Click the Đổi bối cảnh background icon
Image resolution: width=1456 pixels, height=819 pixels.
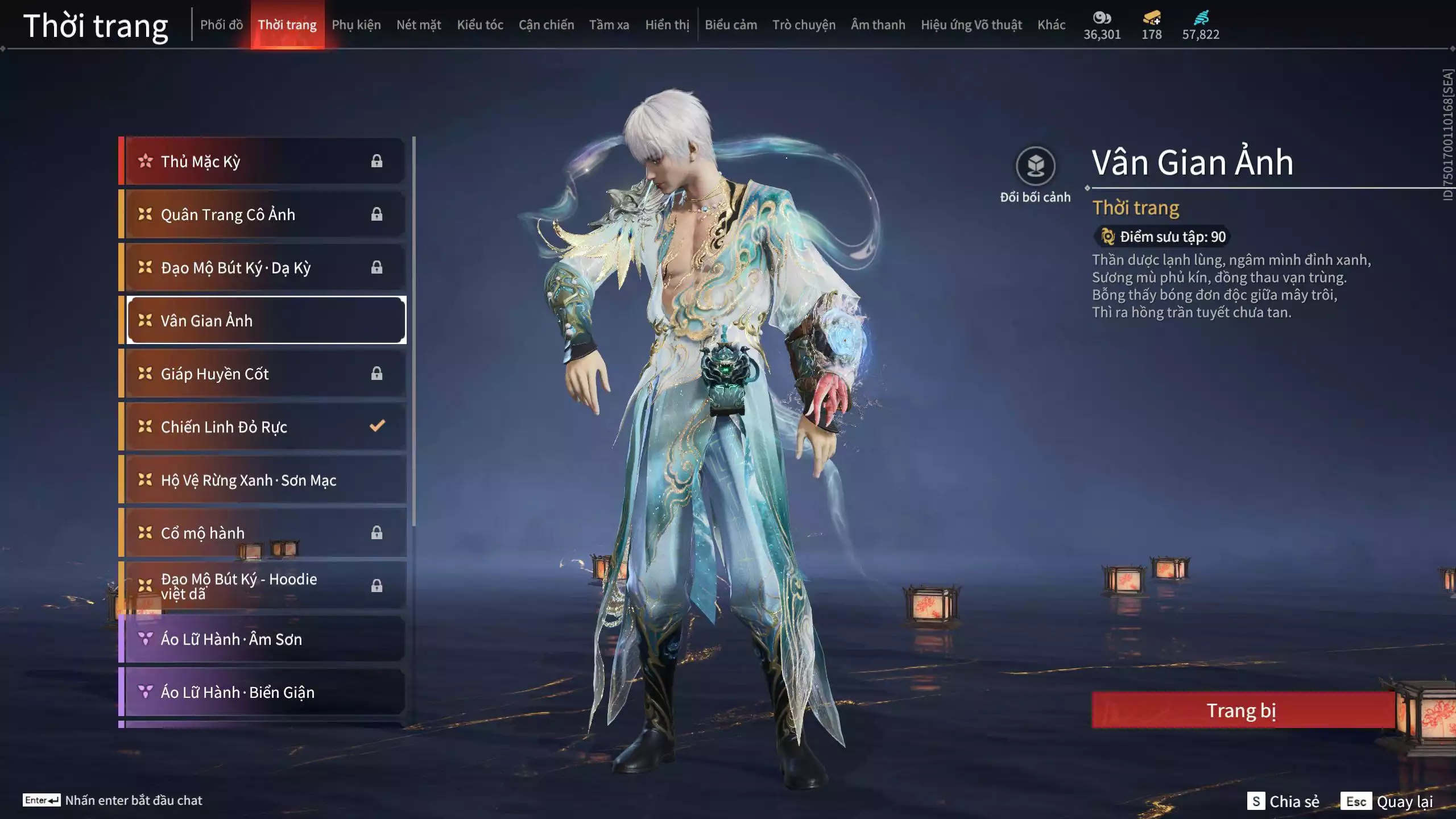(1035, 166)
